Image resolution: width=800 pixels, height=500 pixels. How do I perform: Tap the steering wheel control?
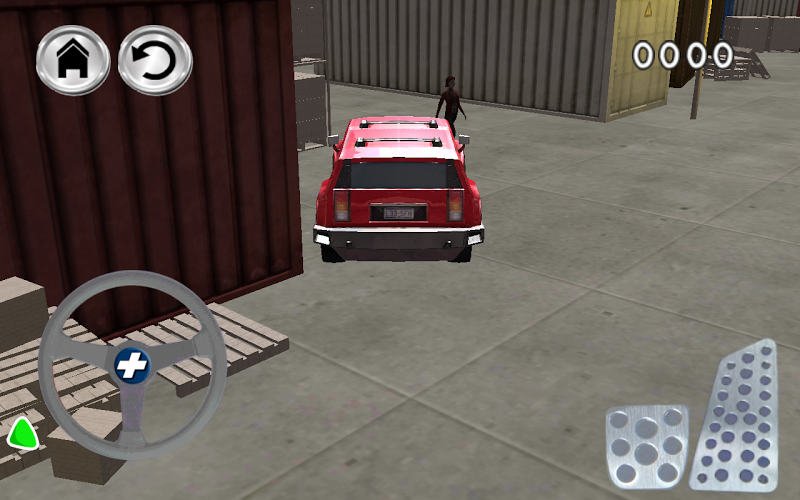[131, 365]
